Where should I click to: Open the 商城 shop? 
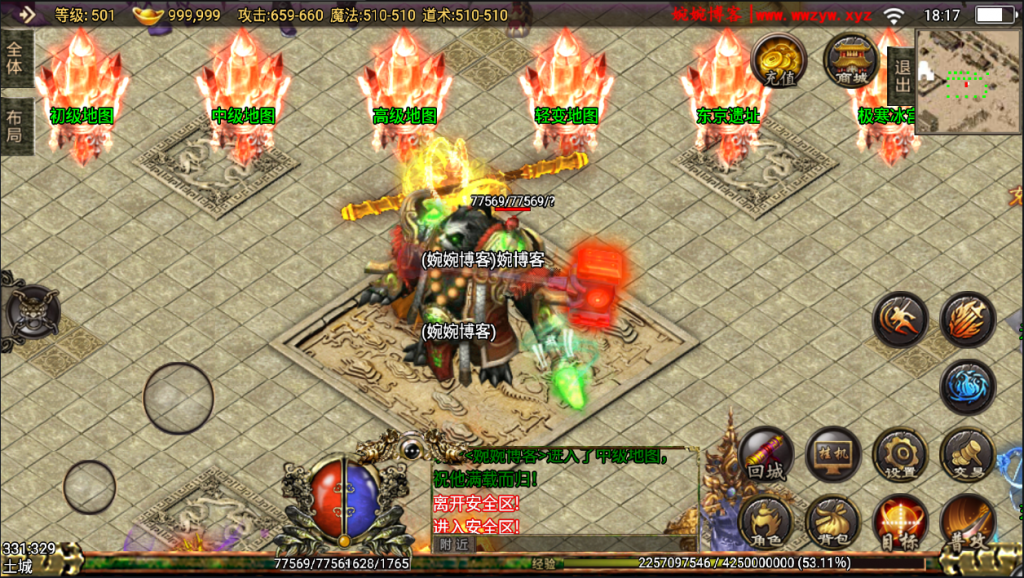click(851, 60)
